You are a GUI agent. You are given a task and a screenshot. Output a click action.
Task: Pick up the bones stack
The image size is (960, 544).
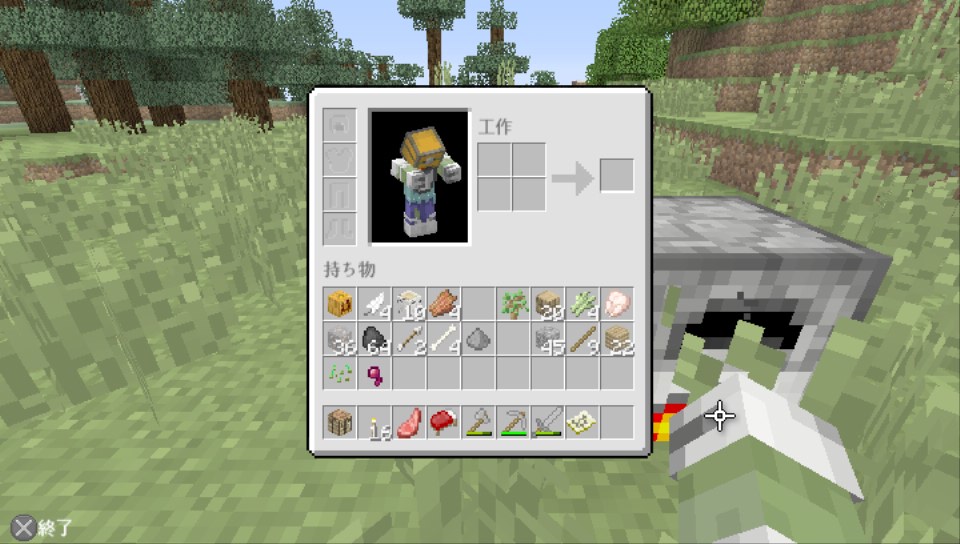pyautogui.click(x=444, y=339)
